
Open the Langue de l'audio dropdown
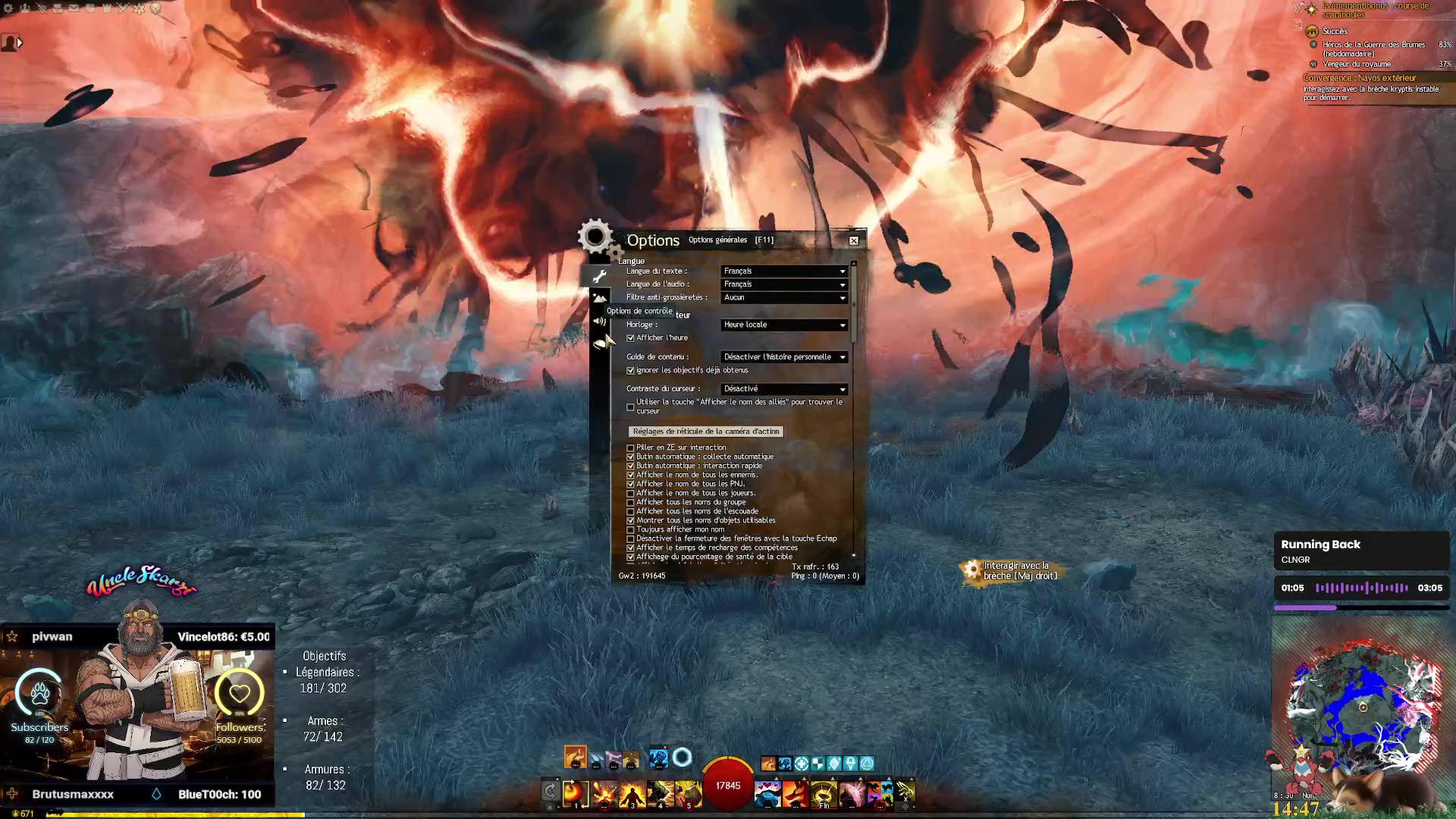tap(784, 284)
